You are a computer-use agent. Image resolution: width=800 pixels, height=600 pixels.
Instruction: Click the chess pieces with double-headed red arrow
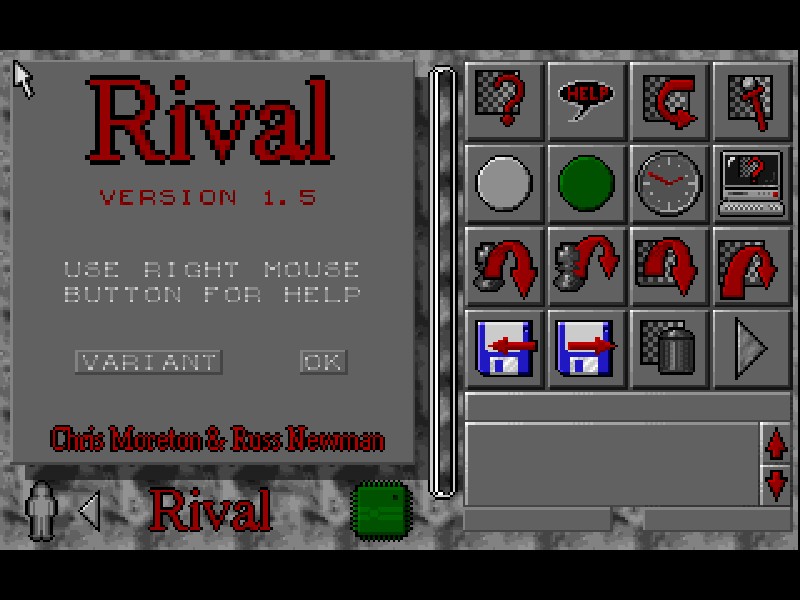(588, 267)
